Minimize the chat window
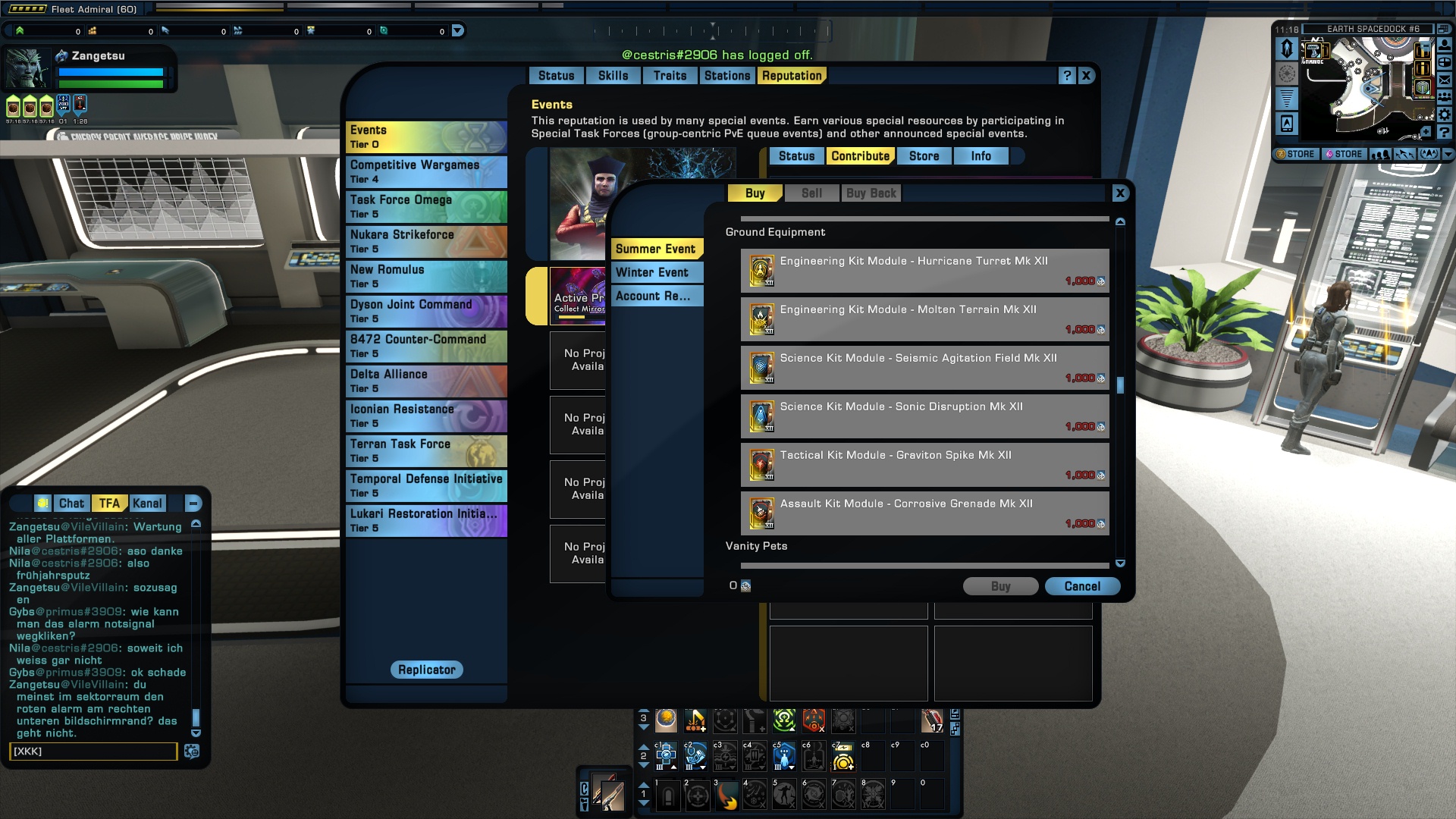Image resolution: width=1456 pixels, height=819 pixels. pyautogui.click(x=193, y=504)
